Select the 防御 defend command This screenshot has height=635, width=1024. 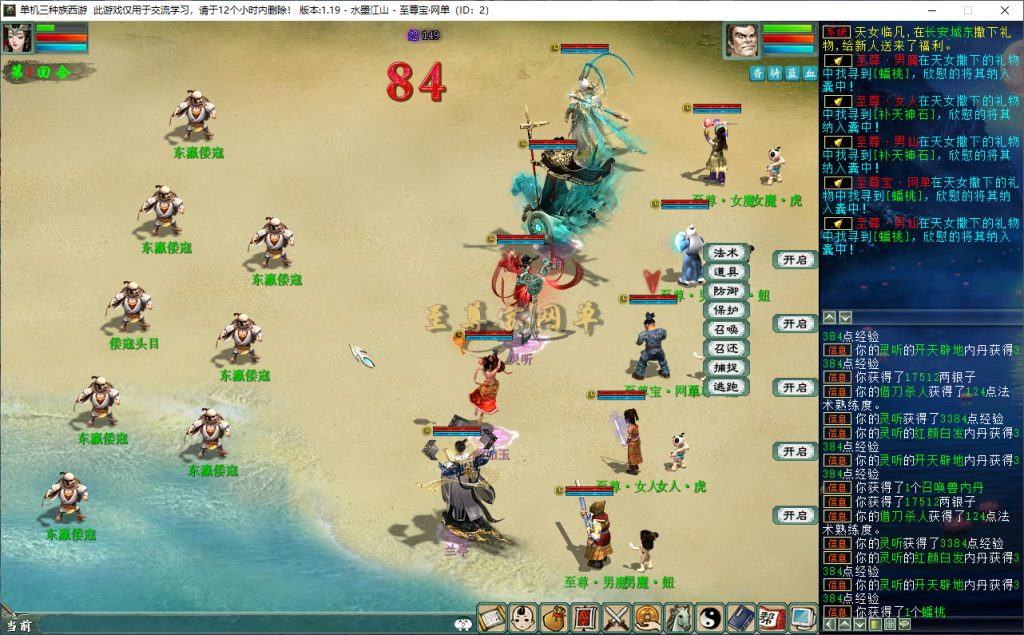tap(725, 291)
